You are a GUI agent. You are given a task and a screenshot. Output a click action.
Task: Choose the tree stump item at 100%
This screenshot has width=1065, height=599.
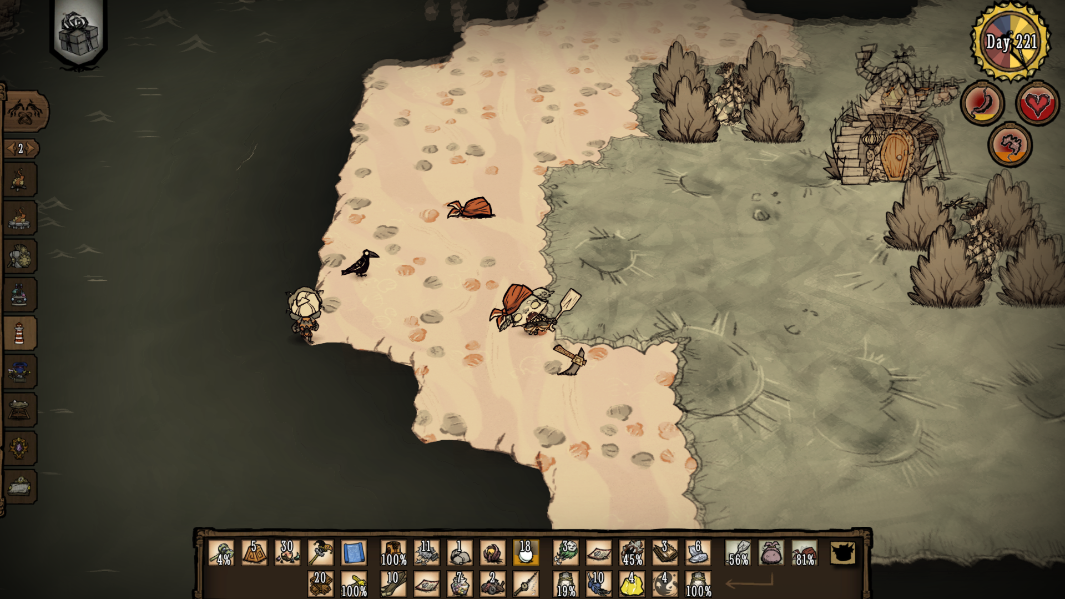pos(393,553)
